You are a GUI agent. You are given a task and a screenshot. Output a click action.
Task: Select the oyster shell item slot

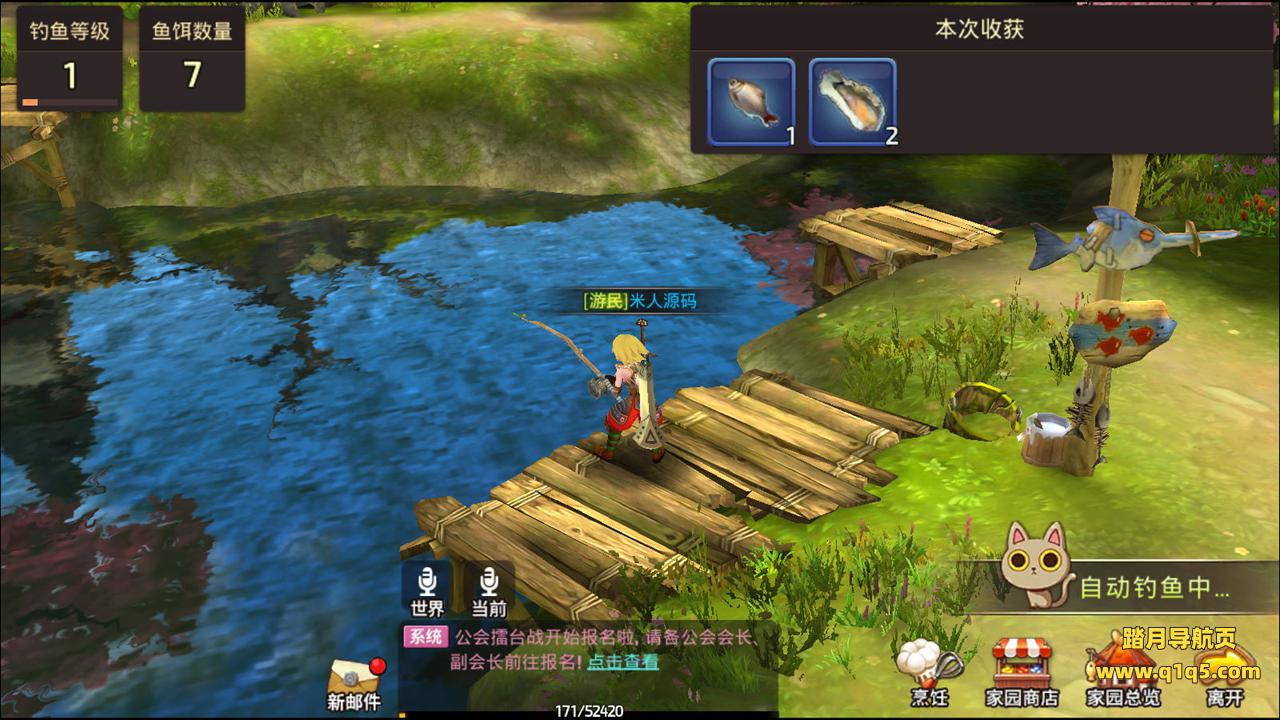(x=852, y=101)
